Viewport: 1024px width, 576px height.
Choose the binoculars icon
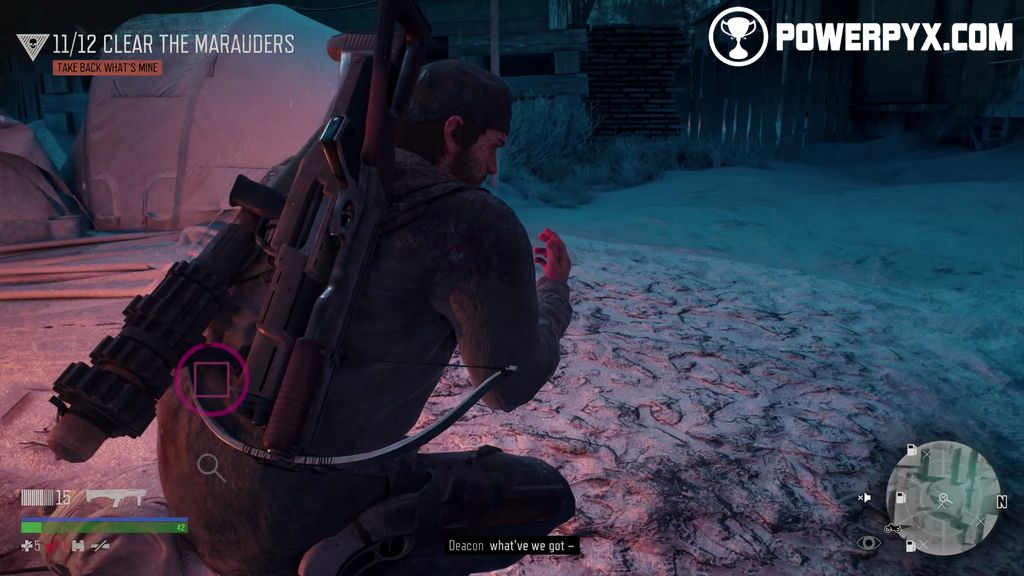click(77, 545)
